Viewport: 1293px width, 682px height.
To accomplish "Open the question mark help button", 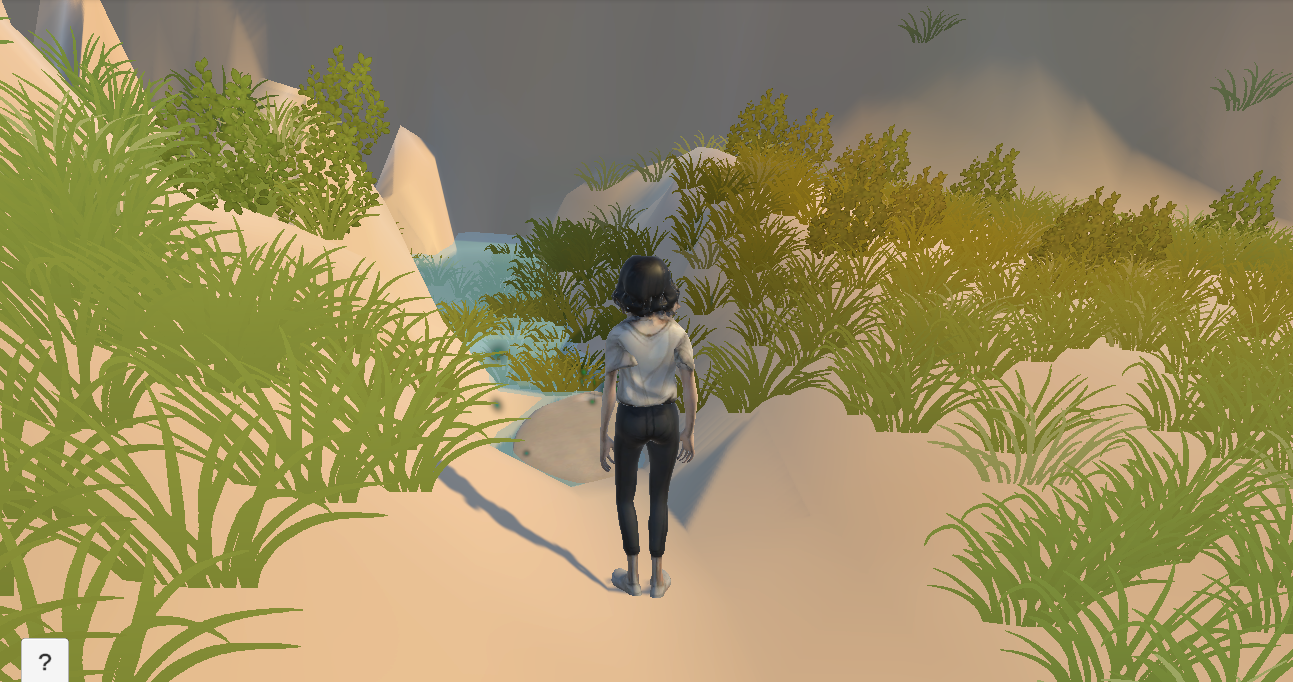I will pyautogui.click(x=45, y=661).
